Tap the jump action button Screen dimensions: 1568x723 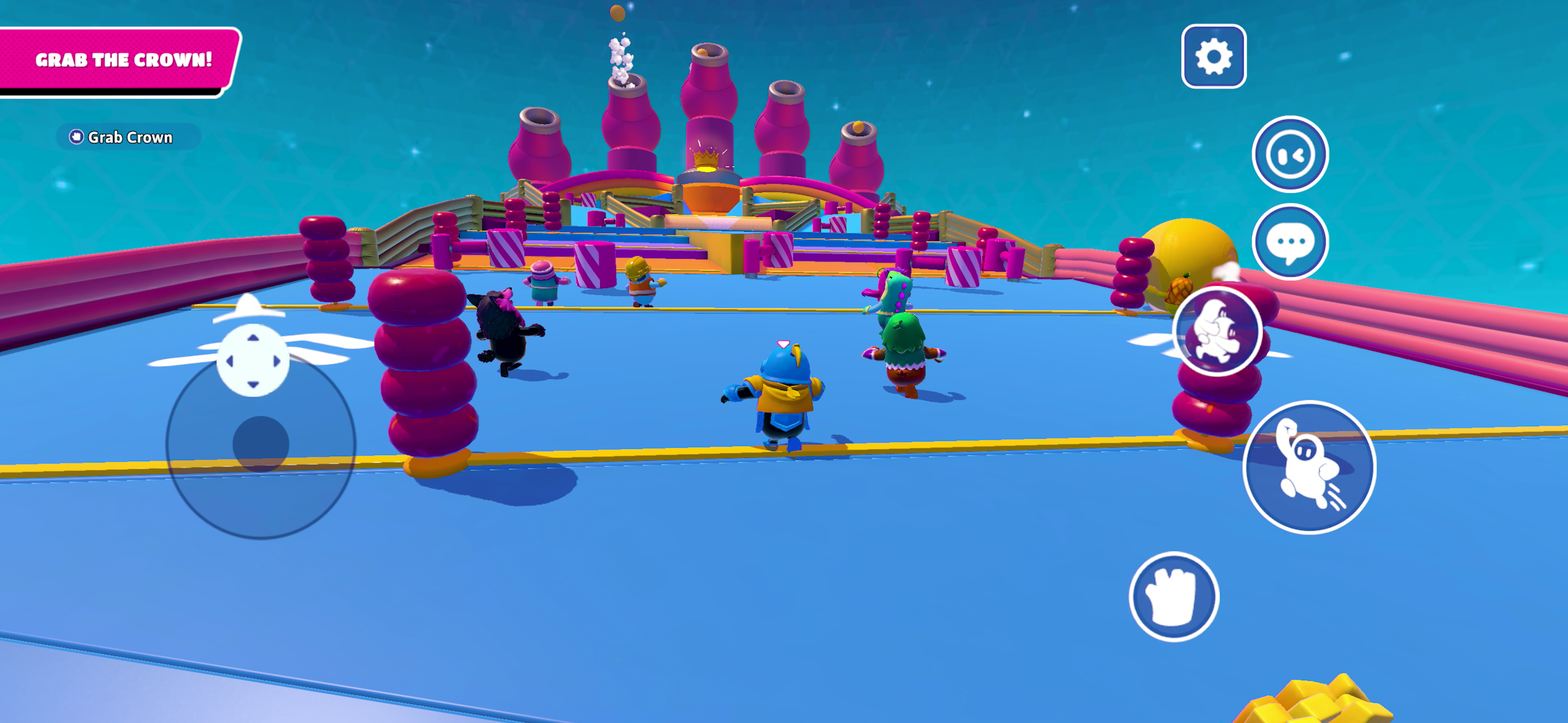[x=1309, y=467]
